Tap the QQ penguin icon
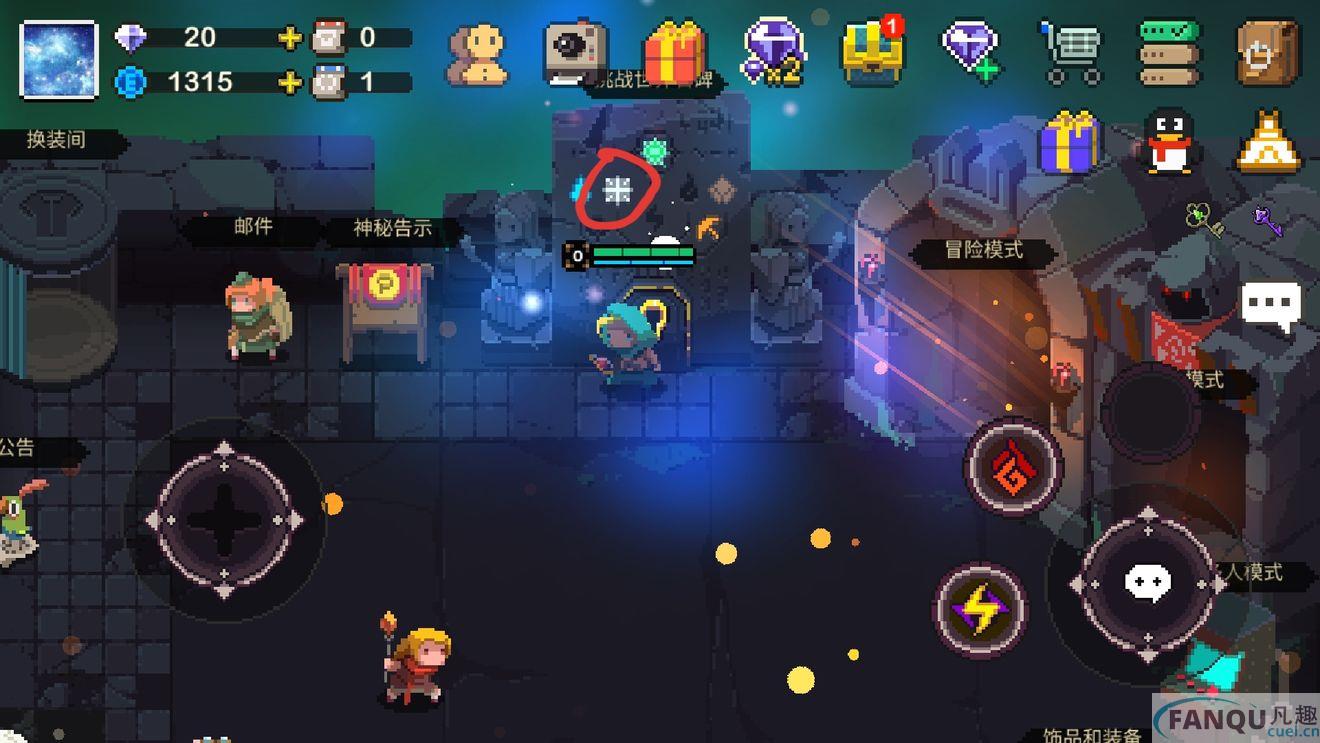This screenshot has height=743, width=1320. point(1169,142)
